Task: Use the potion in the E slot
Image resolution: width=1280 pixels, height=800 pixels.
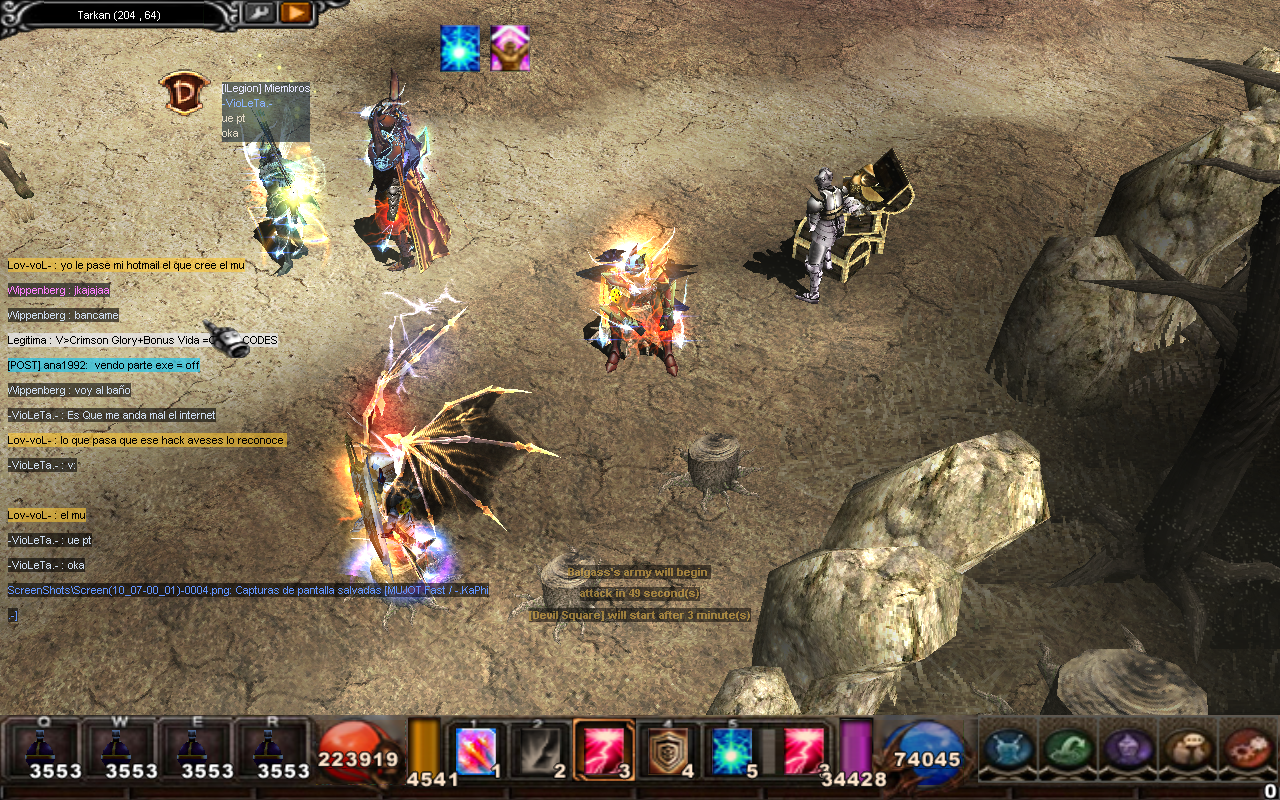Action: click(x=195, y=750)
